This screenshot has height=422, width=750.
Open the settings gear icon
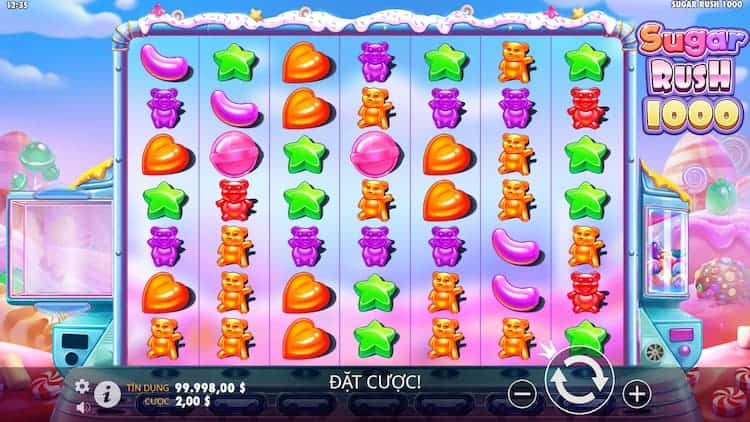pyautogui.click(x=82, y=385)
